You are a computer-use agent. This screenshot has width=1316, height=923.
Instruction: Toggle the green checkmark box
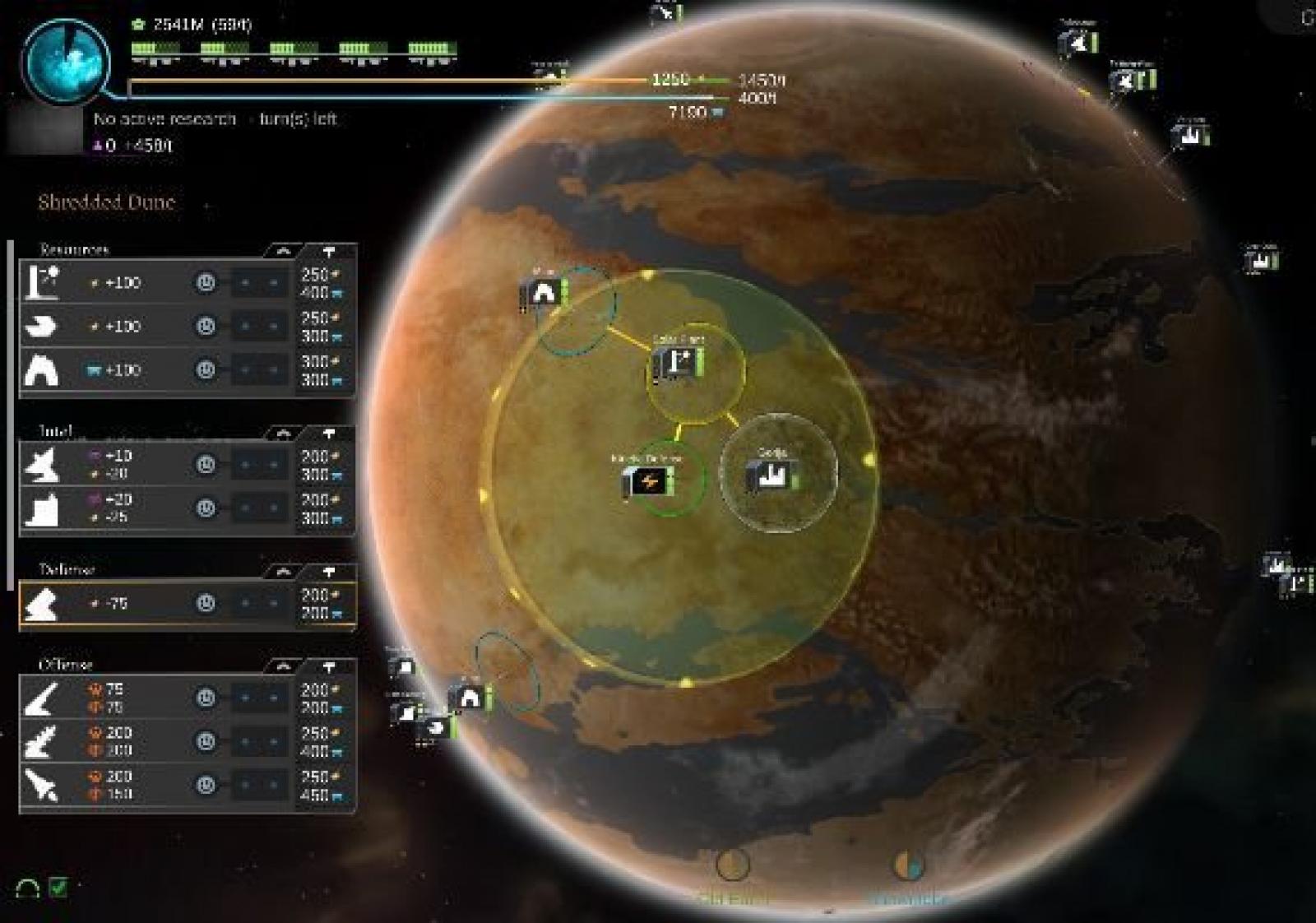[58, 887]
